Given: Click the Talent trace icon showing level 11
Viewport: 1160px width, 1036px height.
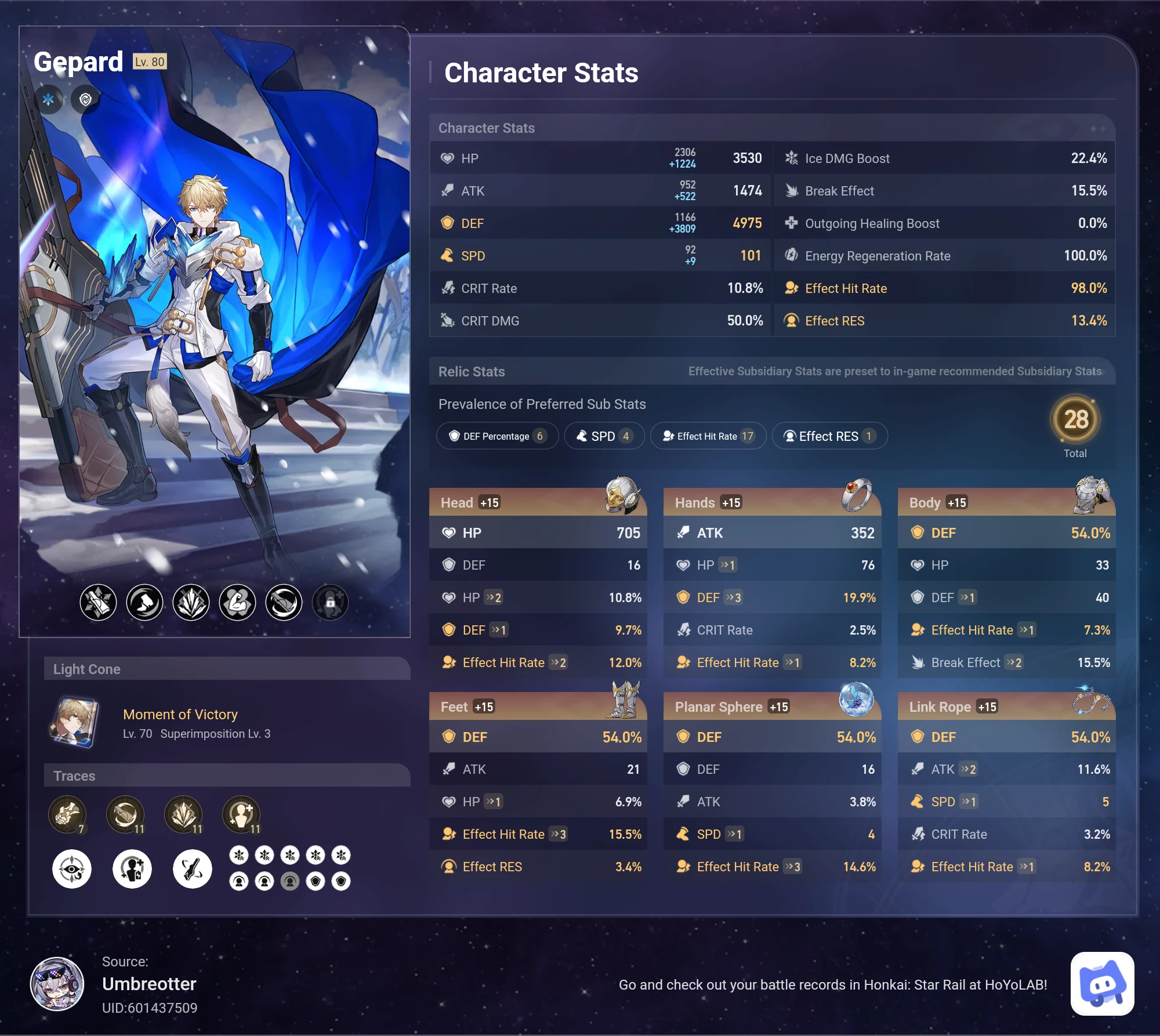Looking at the screenshot, I should click(x=242, y=814).
